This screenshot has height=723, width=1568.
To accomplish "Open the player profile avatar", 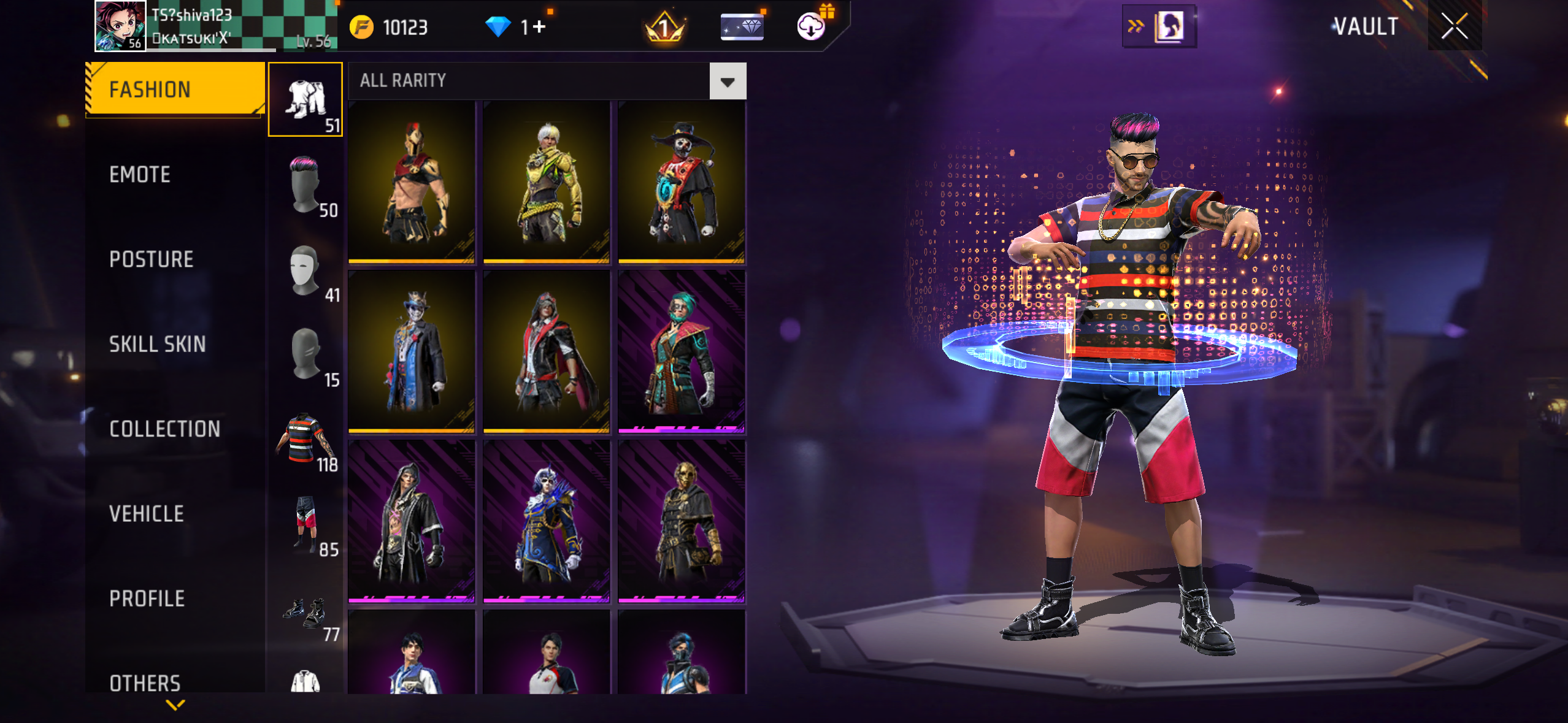I will pyautogui.click(x=120, y=26).
